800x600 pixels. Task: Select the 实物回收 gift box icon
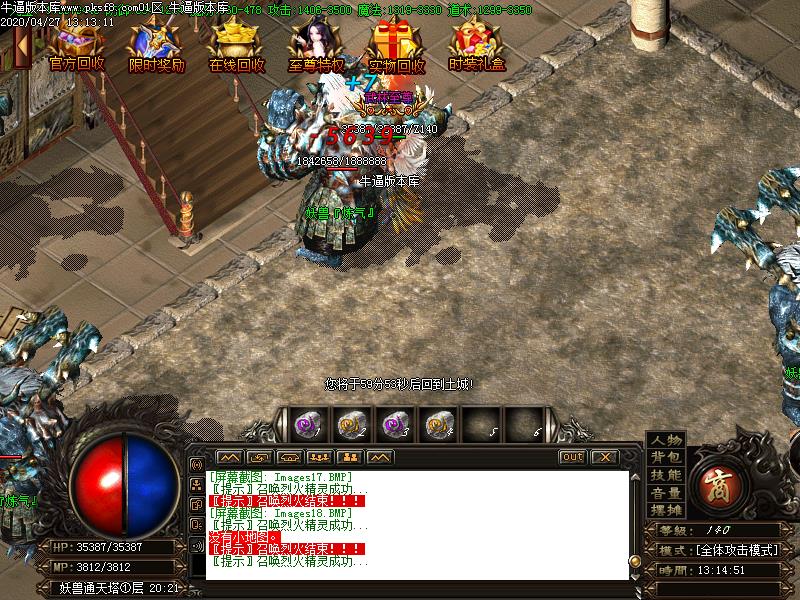pos(395,42)
